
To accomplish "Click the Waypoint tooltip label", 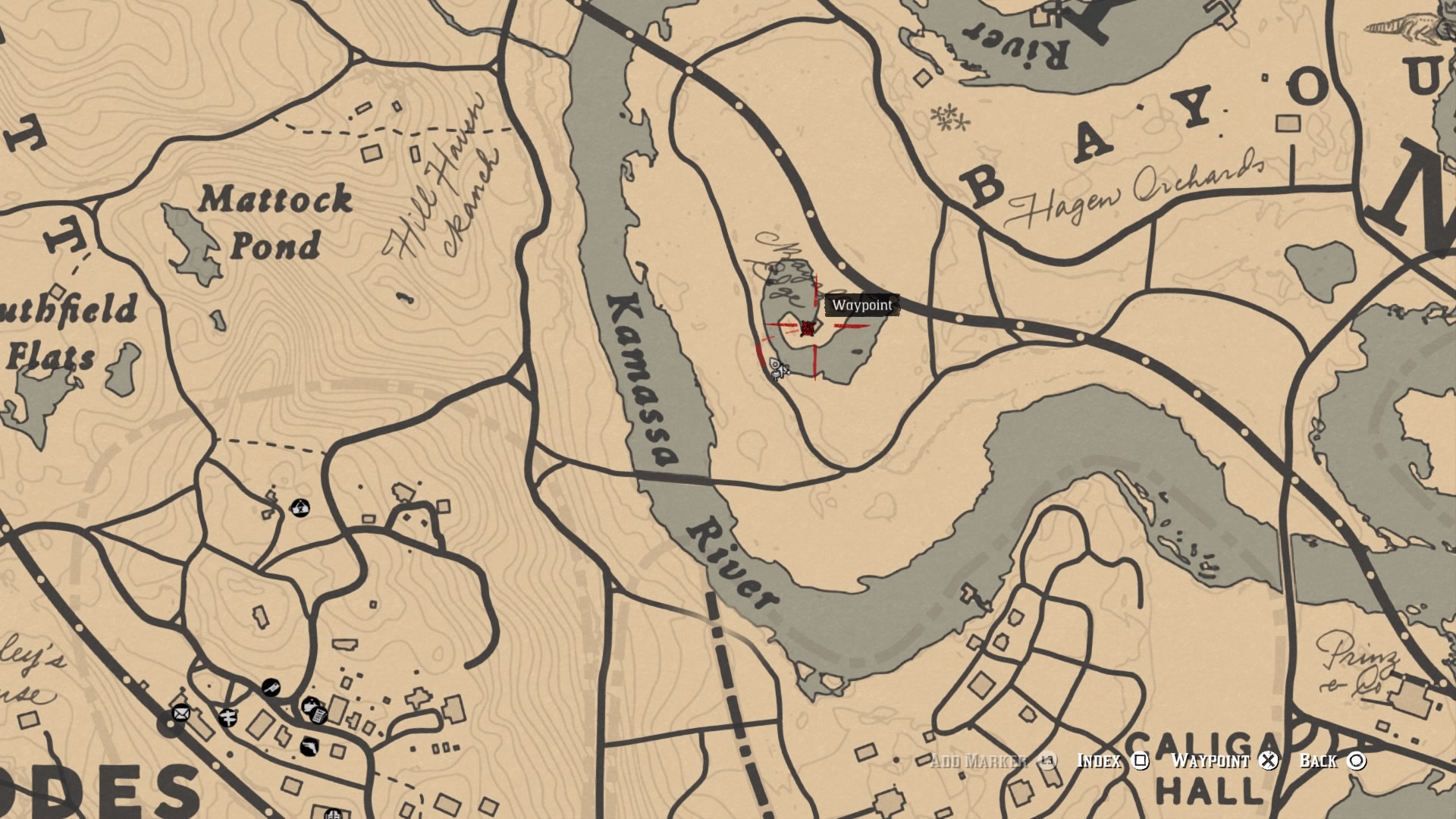I will click(x=863, y=306).
